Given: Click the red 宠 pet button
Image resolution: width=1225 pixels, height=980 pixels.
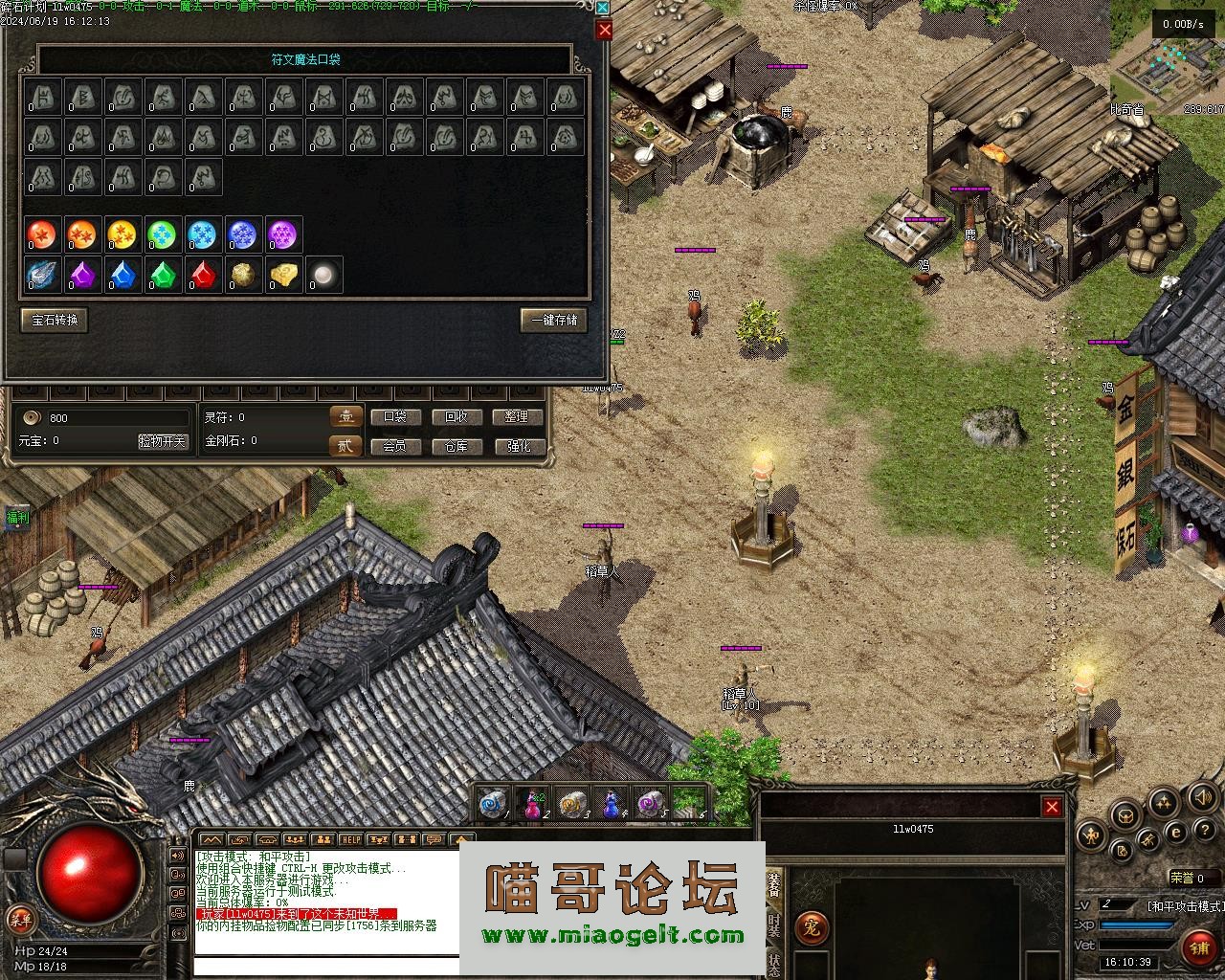Looking at the screenshot, I should (812, 926).
